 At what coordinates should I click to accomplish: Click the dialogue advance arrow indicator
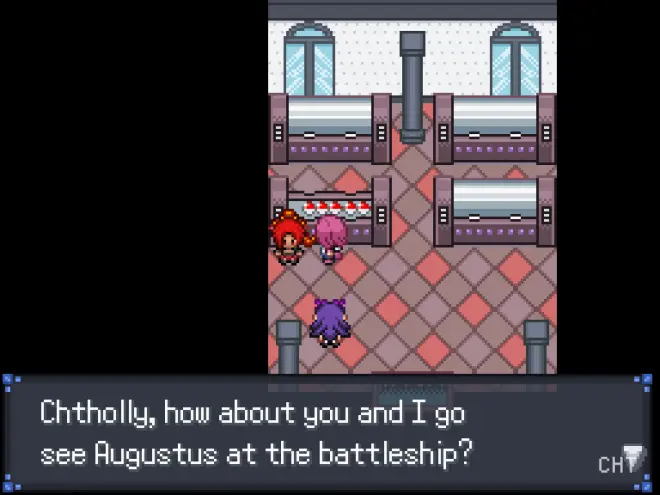click(634, 457)
